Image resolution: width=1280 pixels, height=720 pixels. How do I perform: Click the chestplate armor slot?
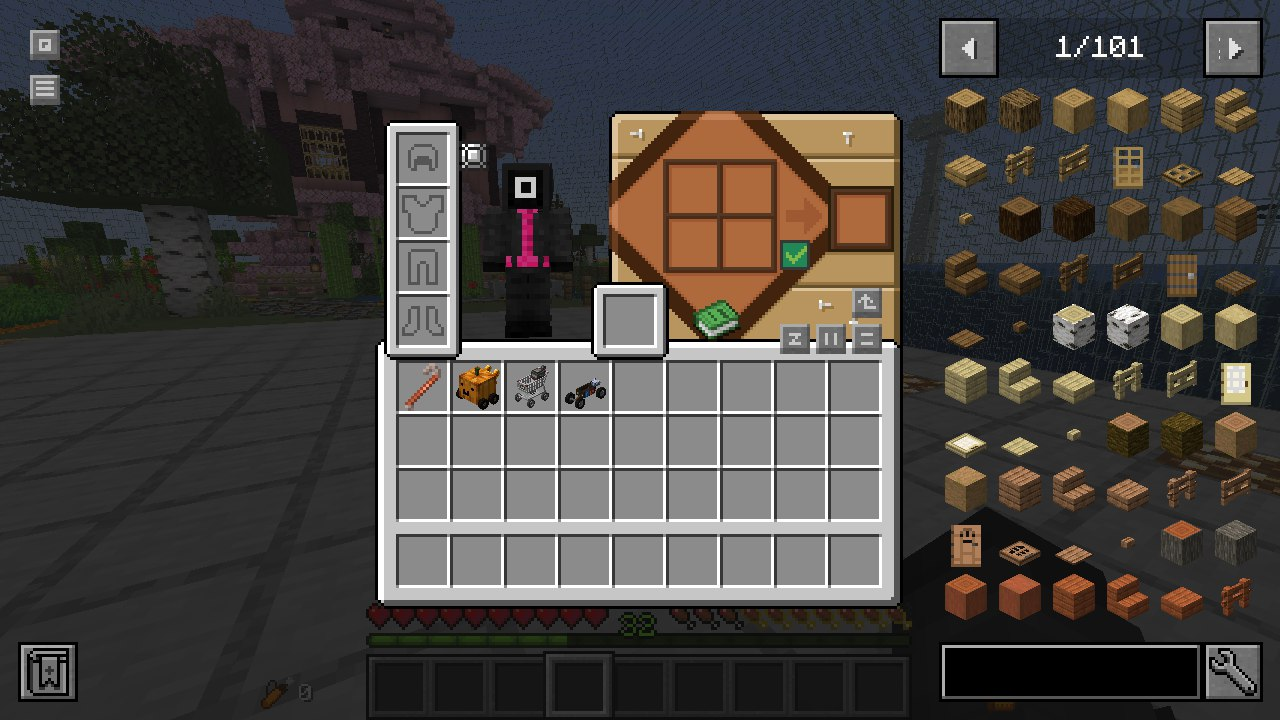pos(423,212)
